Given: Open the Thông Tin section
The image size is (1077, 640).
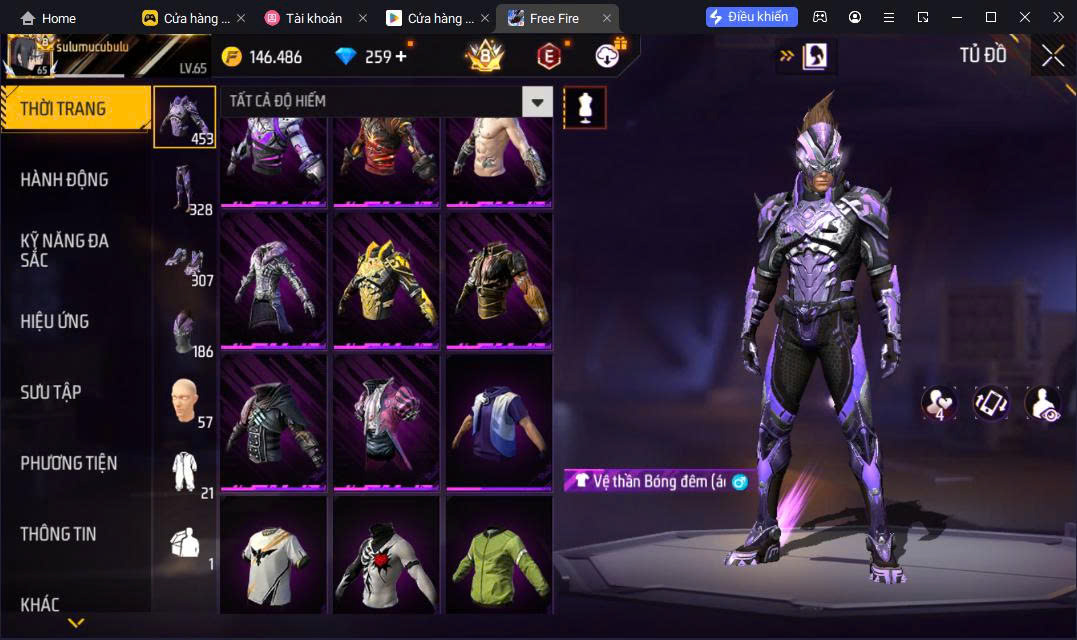Looking at the screenshot, I should 59,534.
